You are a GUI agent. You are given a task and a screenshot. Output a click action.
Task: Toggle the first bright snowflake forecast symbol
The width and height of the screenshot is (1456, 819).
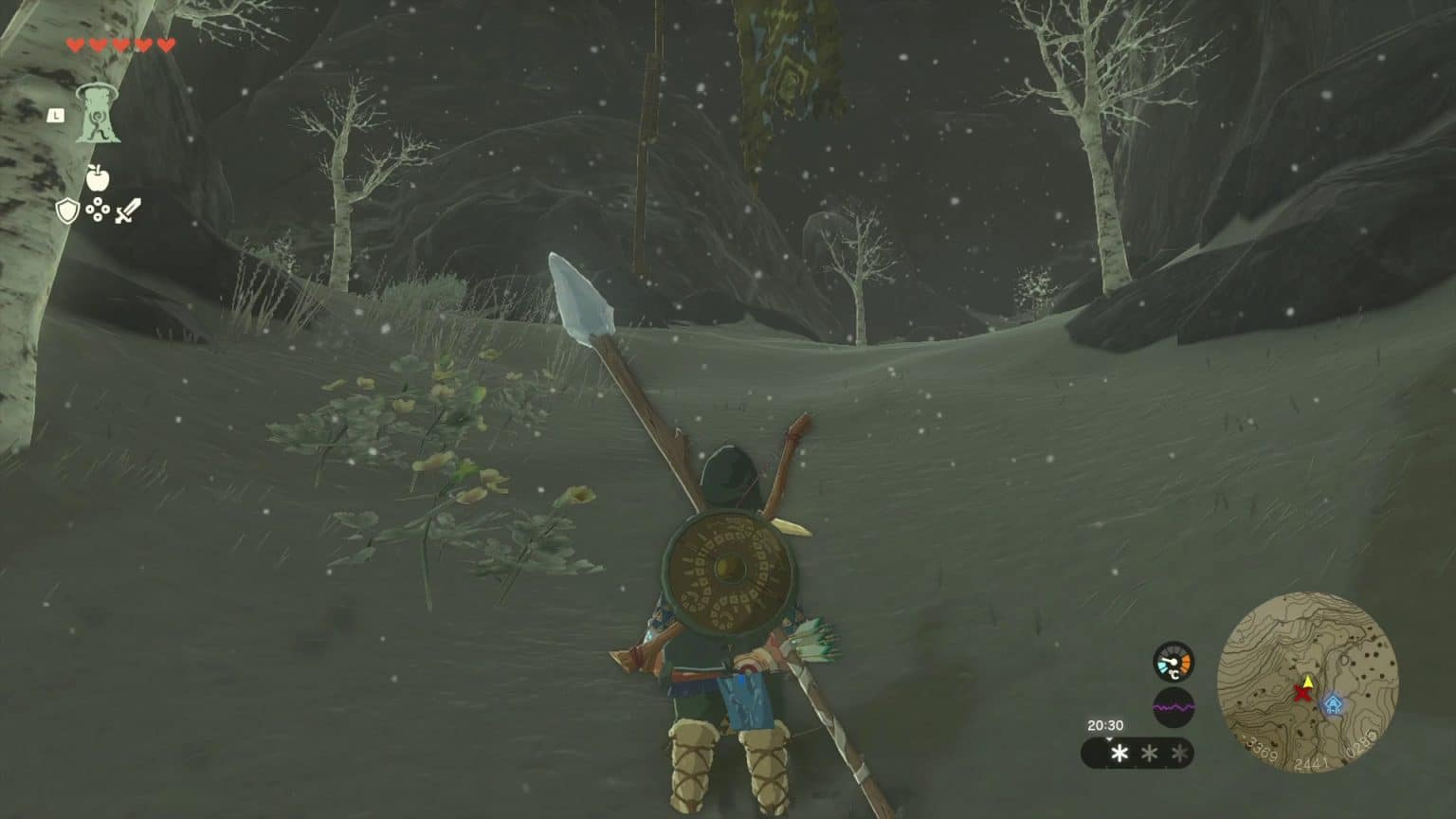pyautogui.click(x=1119, y=754)
